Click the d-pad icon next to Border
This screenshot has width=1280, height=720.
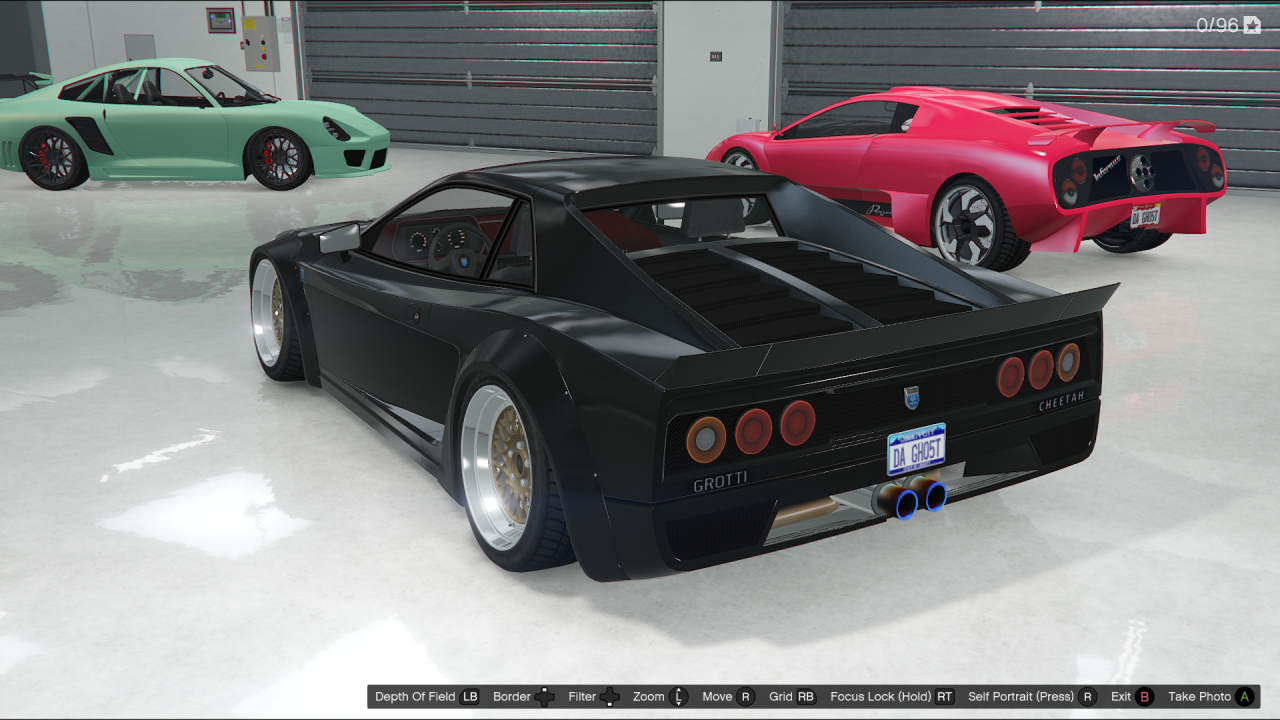(543, 697)
